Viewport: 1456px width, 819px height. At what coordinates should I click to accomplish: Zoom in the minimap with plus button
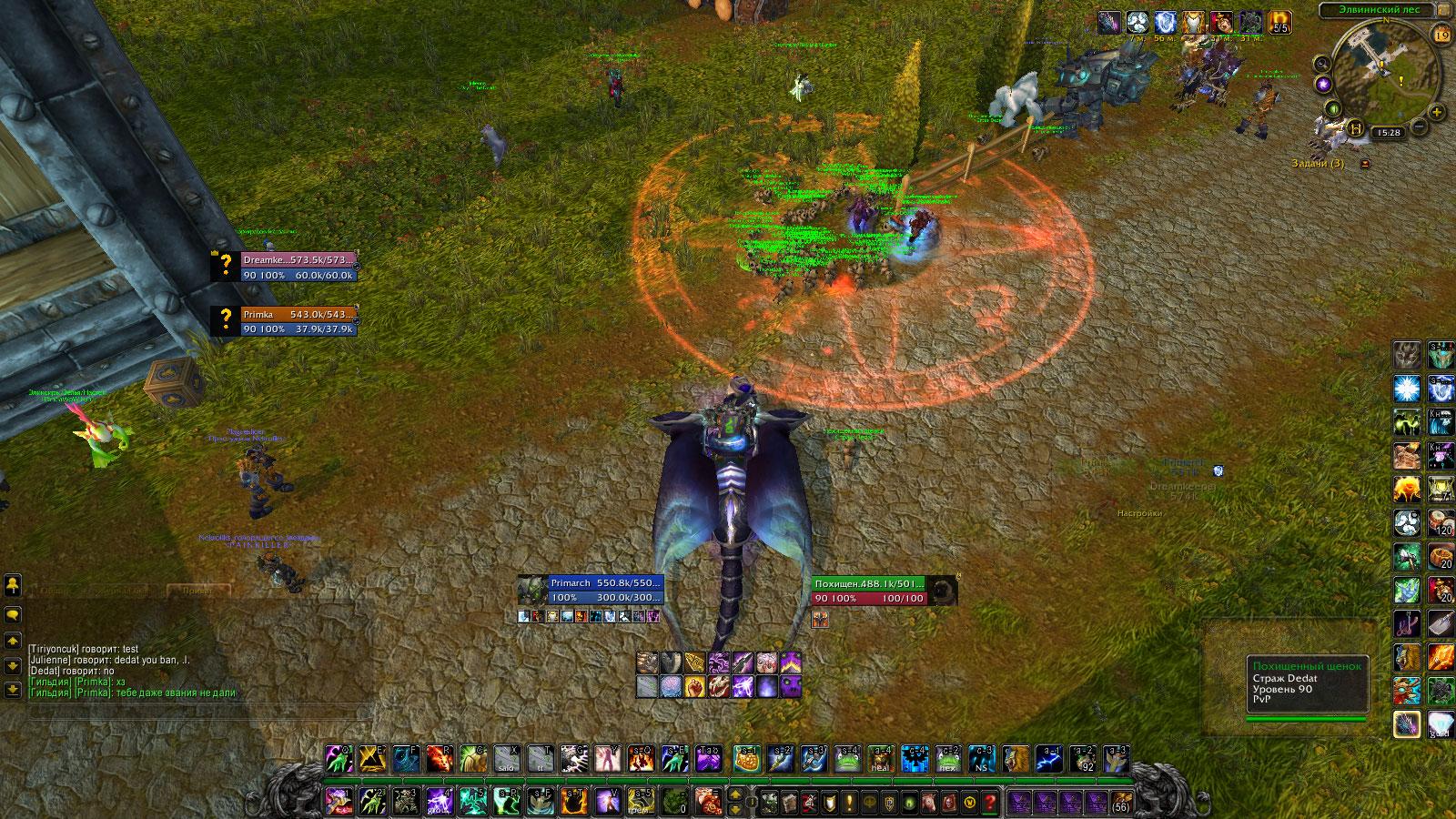pos(1437,113)
